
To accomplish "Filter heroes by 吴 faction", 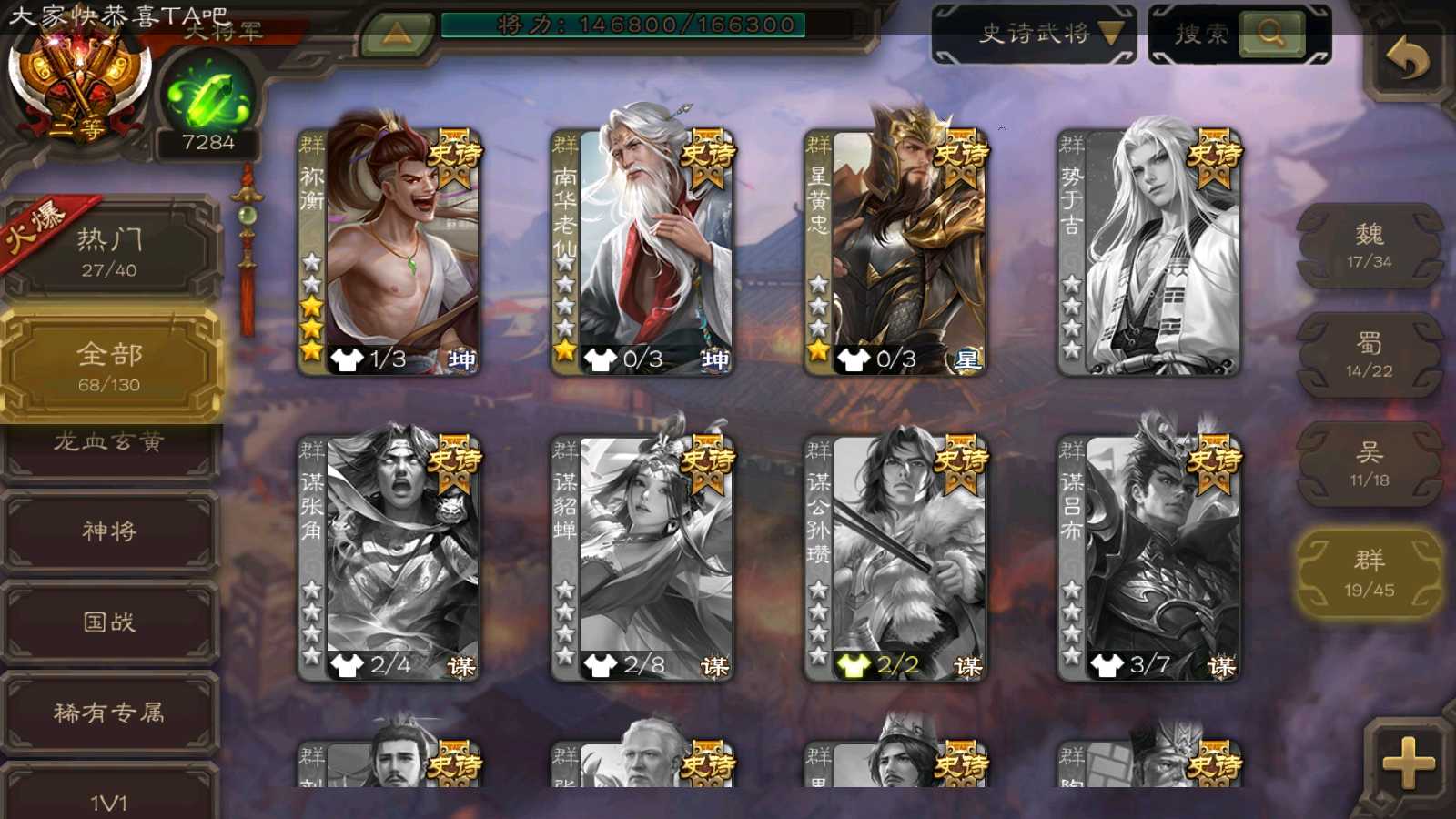I will click(x=1369, y=464).
